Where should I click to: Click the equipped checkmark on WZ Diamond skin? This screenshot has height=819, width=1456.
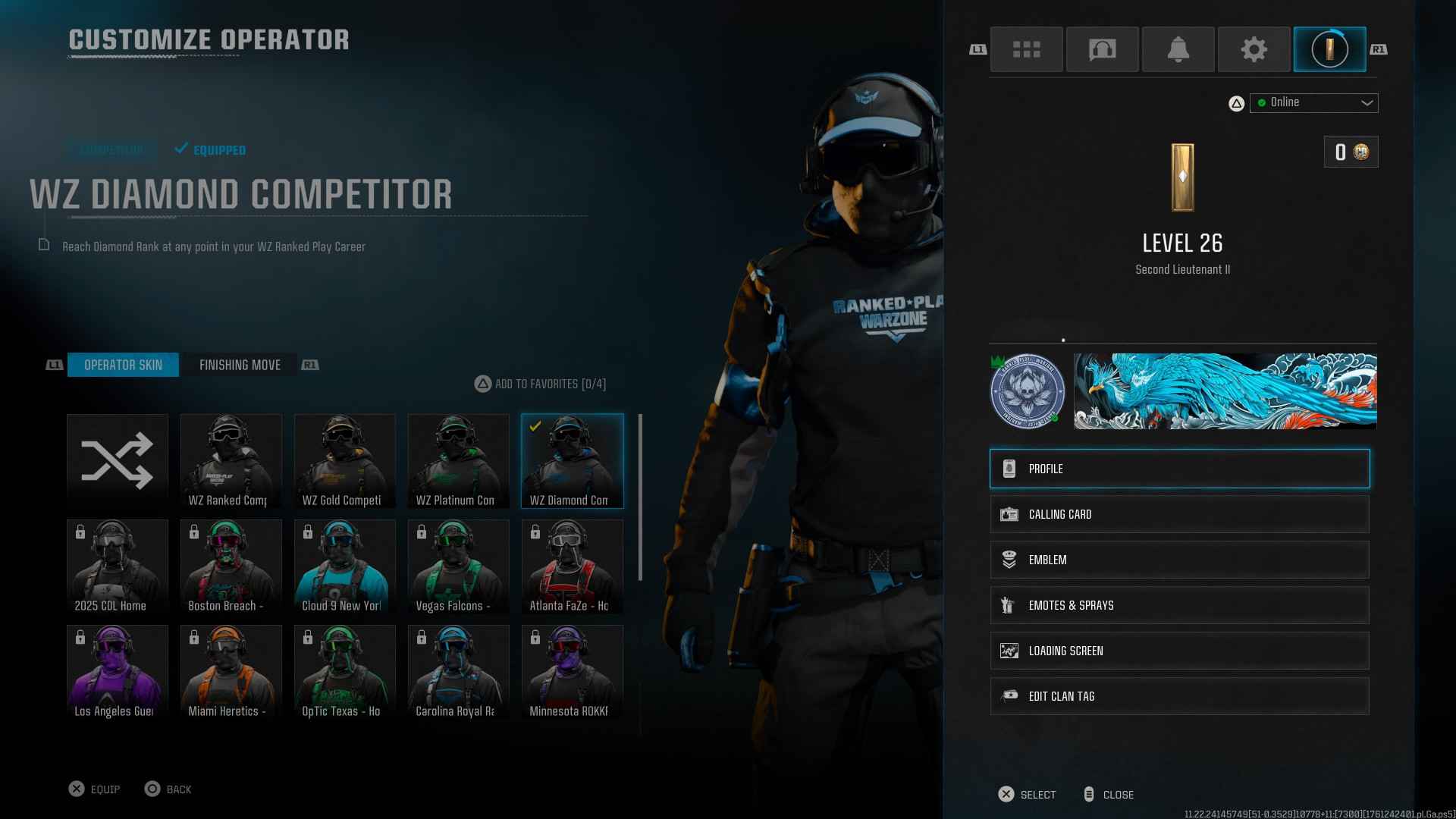[536, 425]
